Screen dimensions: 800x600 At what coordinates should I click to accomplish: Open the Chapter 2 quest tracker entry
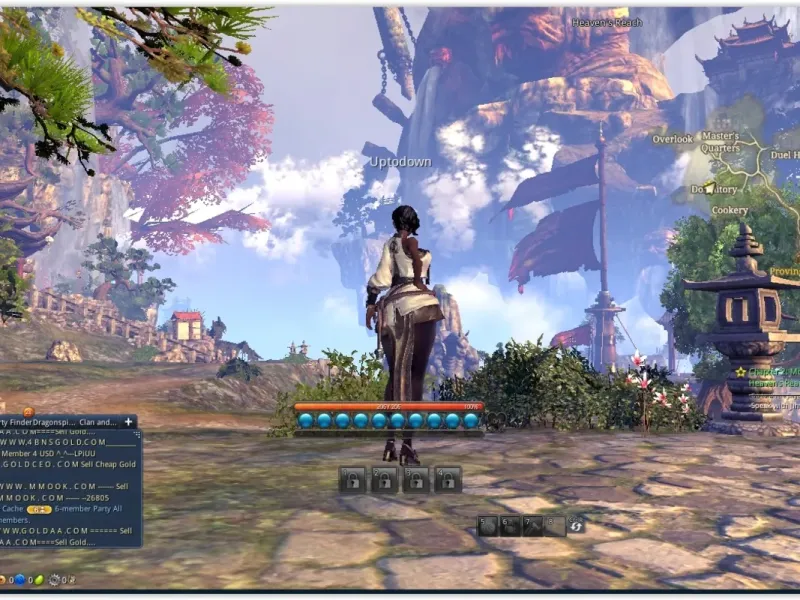coord(770,372)
